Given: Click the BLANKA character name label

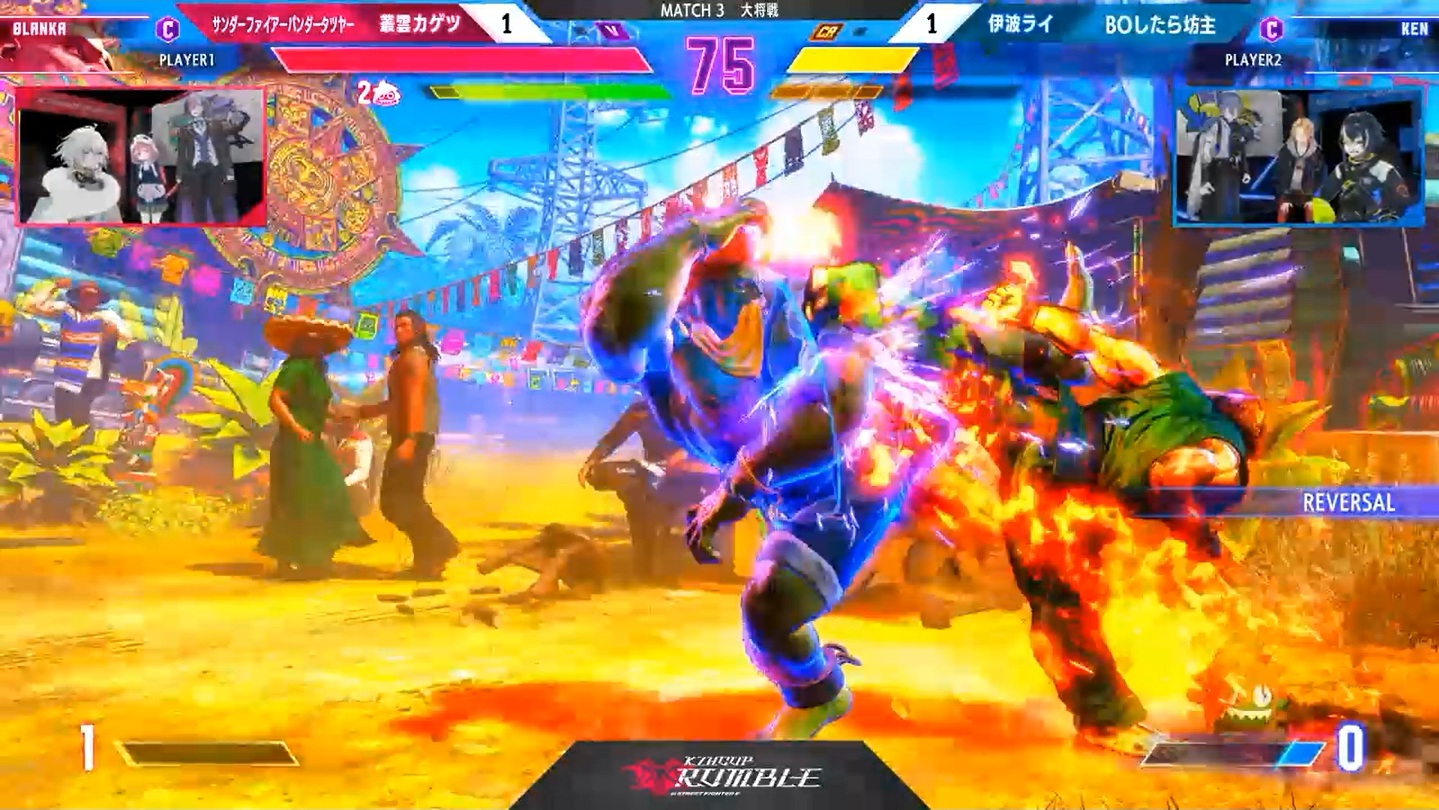Looking at the screenshot, I should click(x=40, y=29).
